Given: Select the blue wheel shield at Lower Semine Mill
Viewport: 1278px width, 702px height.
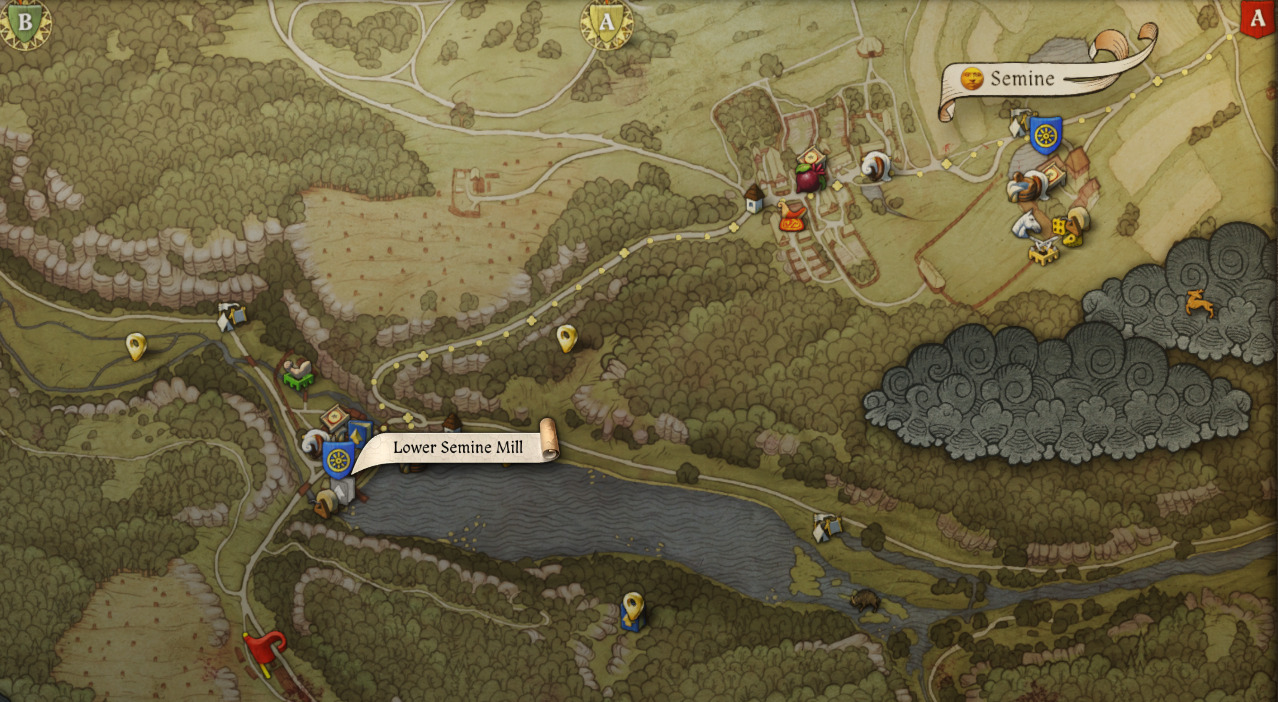Looking at the screenshot, I should pos(339,460).
